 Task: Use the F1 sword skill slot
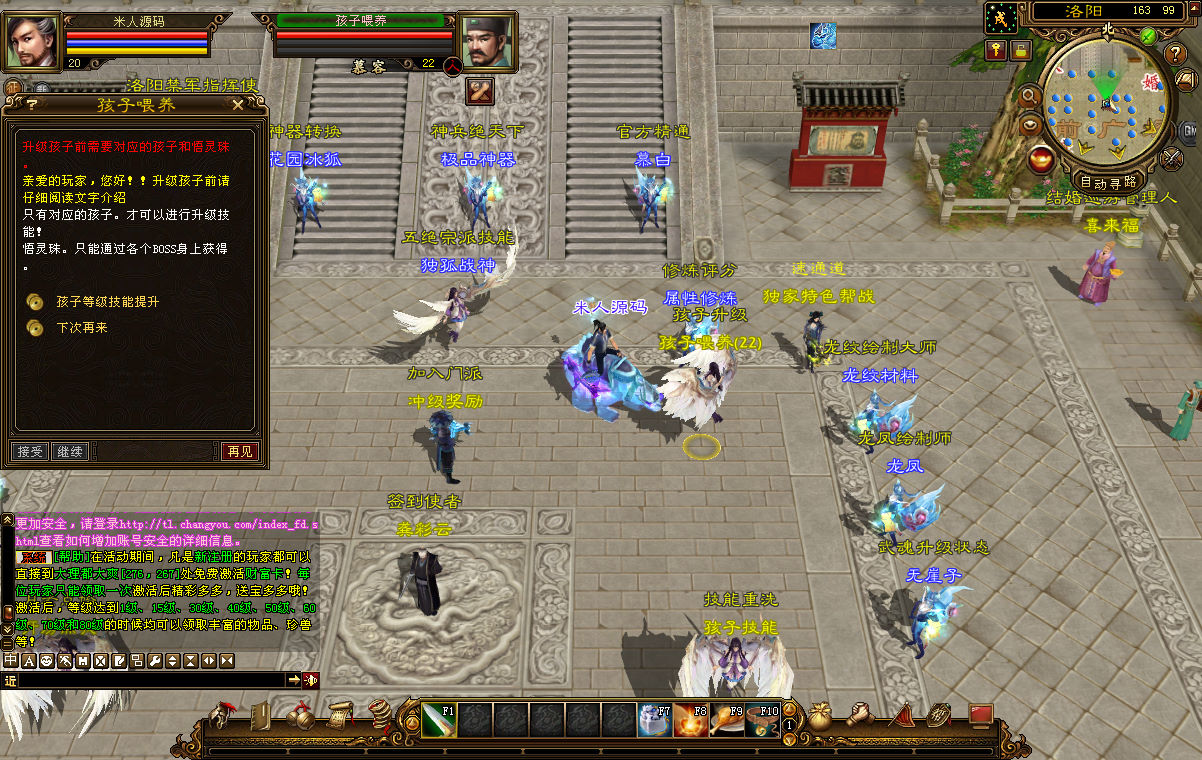coord(438,720)
